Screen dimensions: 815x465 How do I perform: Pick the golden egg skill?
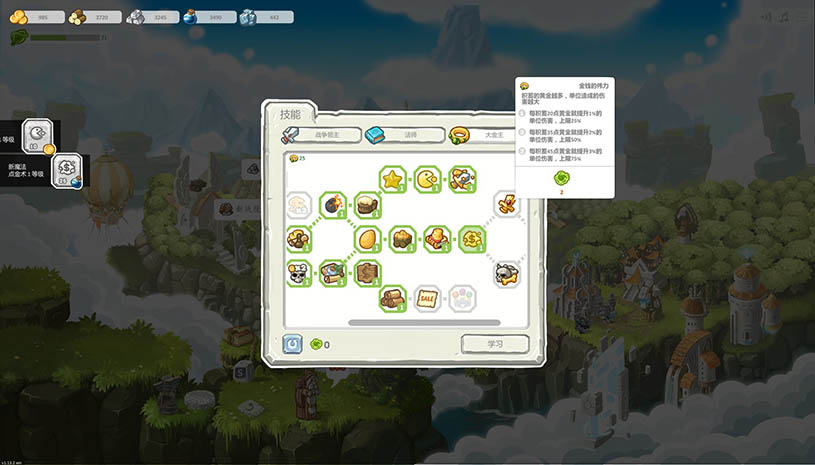pyautogui.click(x=368, y=238)
